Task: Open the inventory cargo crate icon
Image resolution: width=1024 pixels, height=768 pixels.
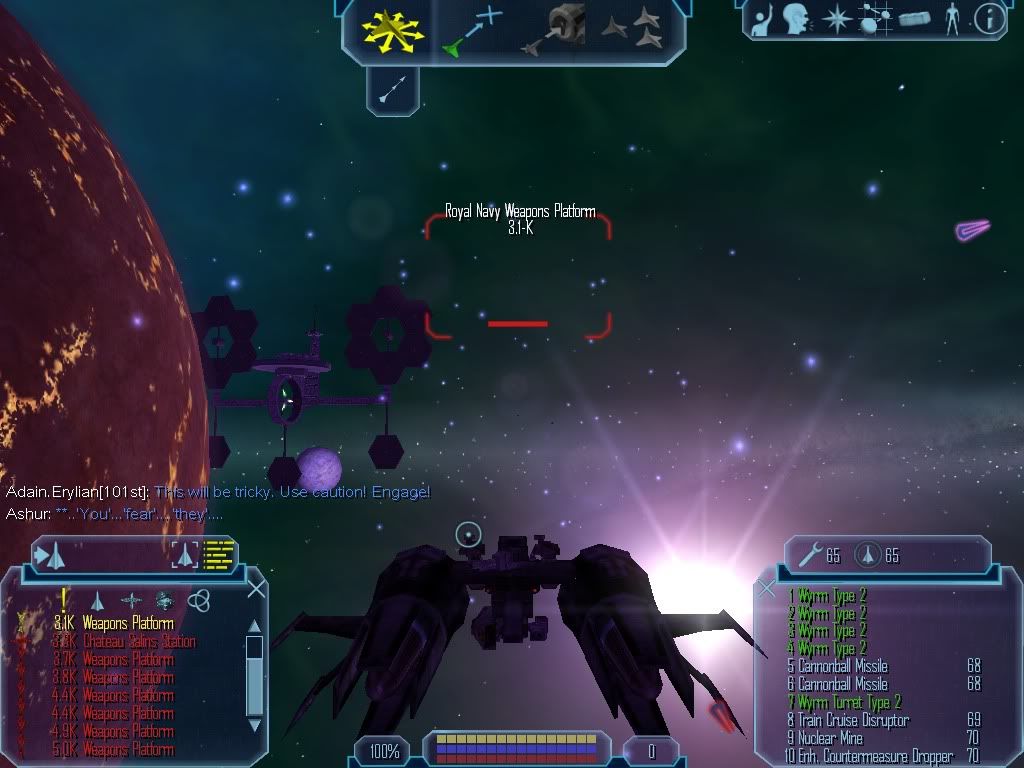Action: (914, 19)
